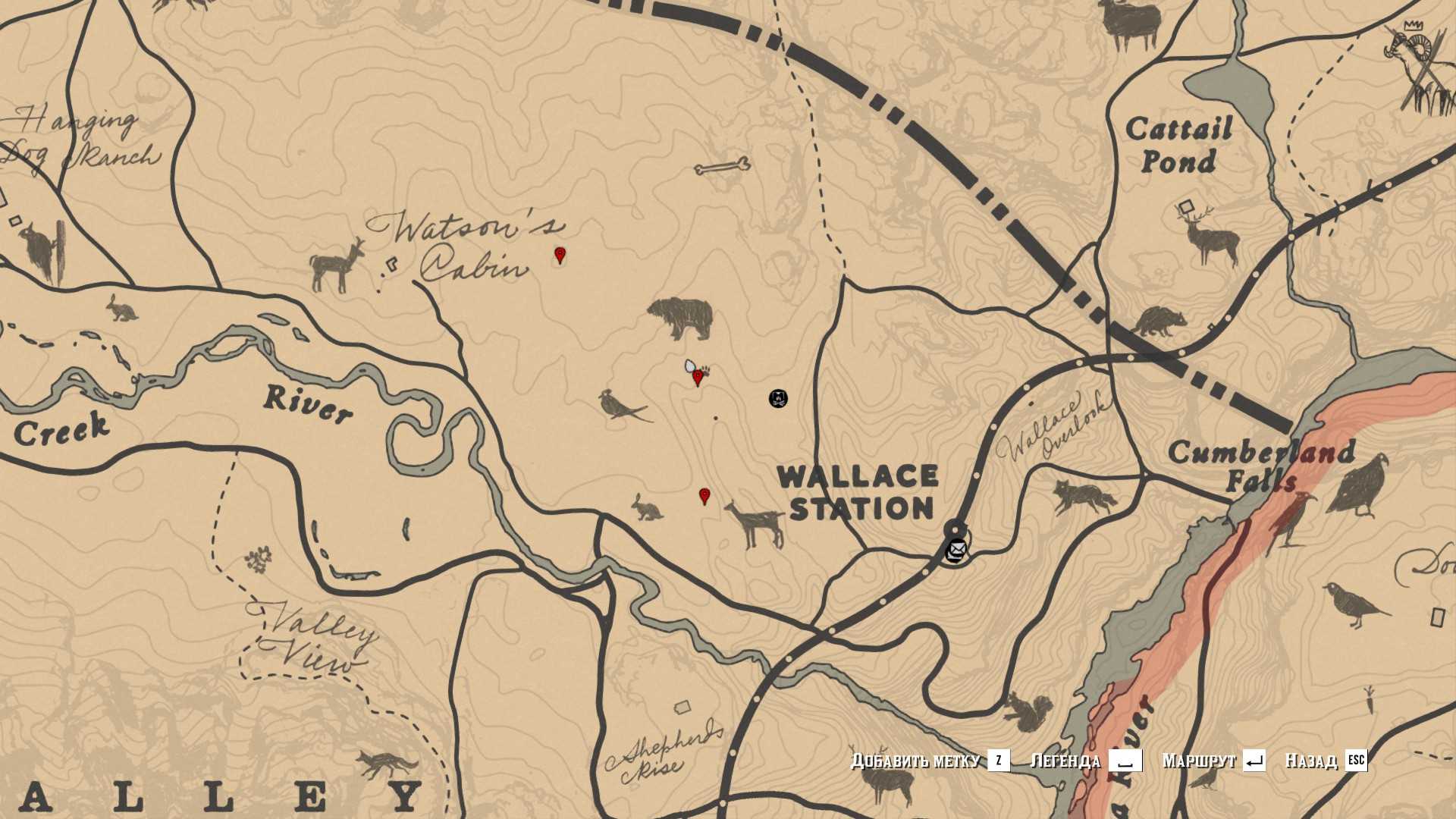
Task: Select the crossed-out legendary ram marker
Action: pyautogui.click(x=1417, y=70)
